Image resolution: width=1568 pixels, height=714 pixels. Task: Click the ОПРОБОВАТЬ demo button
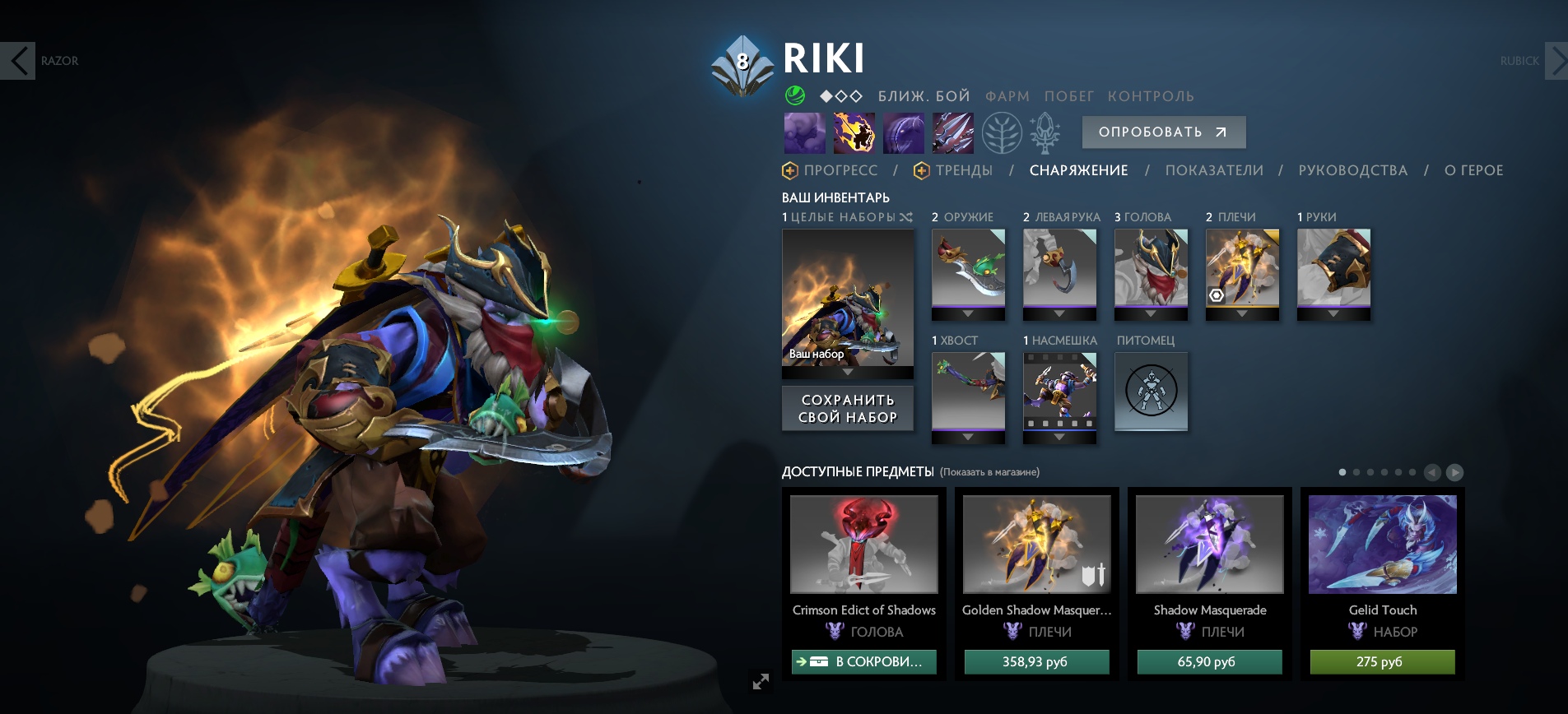pyautogui.click(x=1163, y=132)
